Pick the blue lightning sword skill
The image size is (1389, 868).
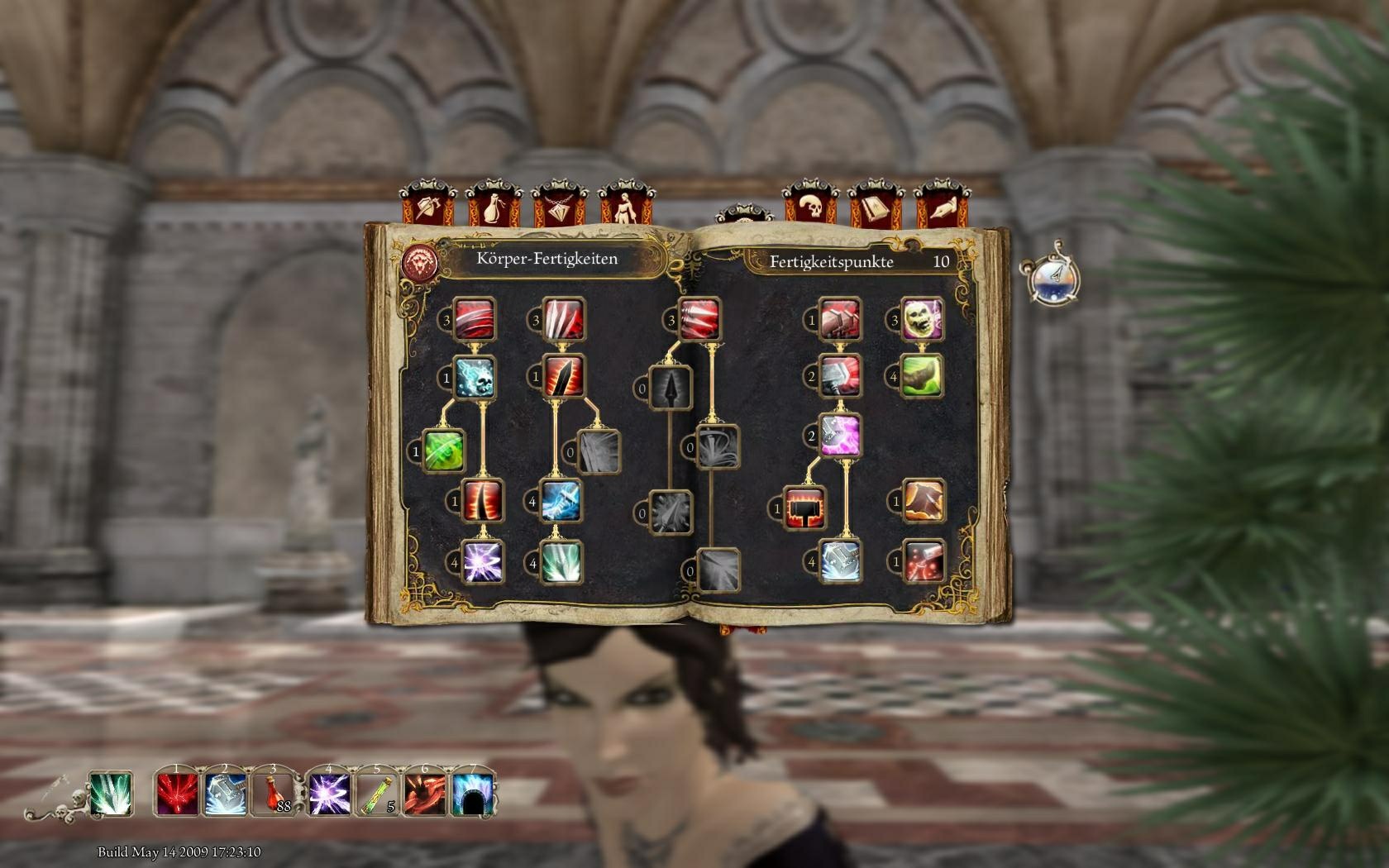tap(561, 500)
